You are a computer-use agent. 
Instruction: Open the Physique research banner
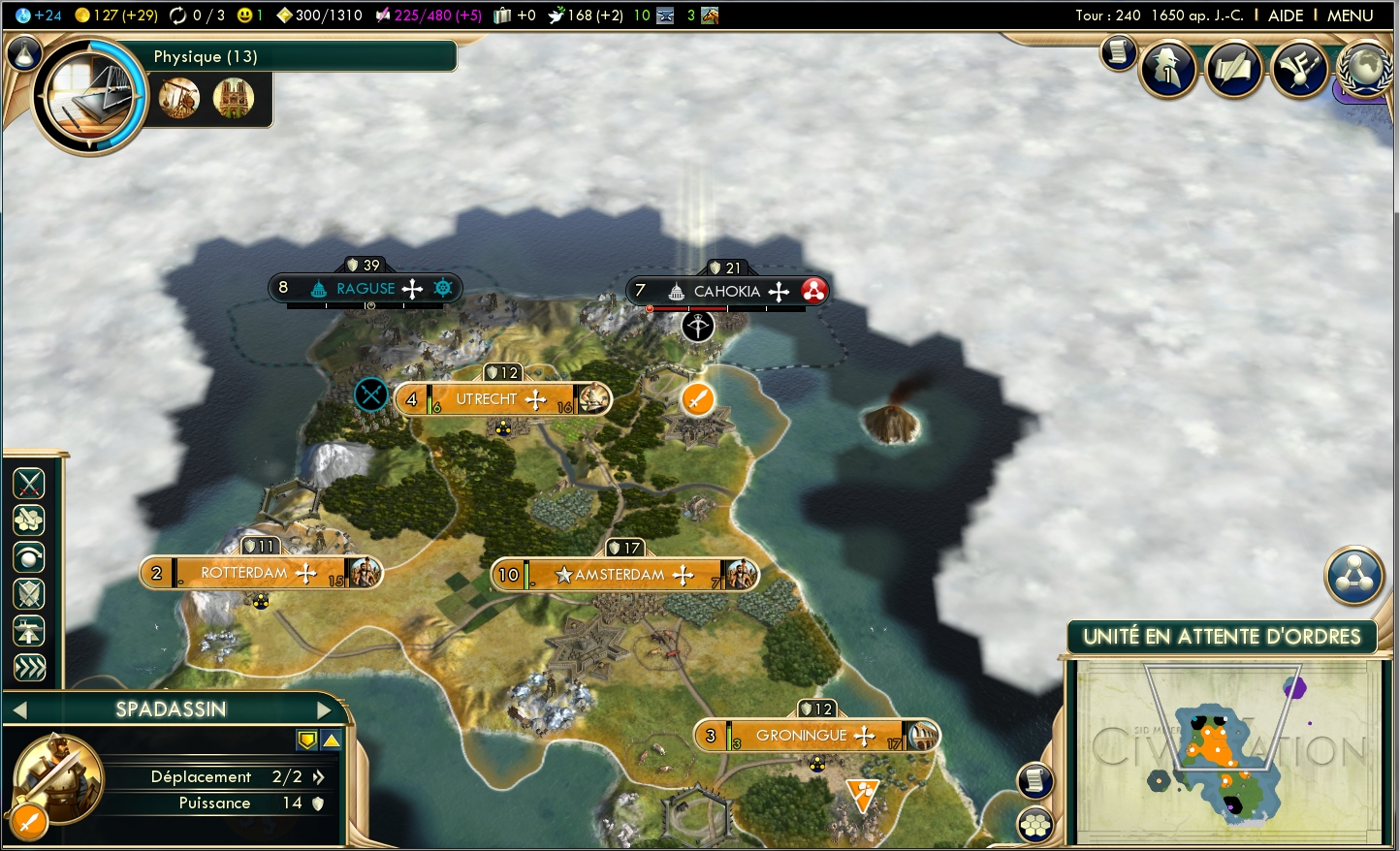[x=301, y=56]
